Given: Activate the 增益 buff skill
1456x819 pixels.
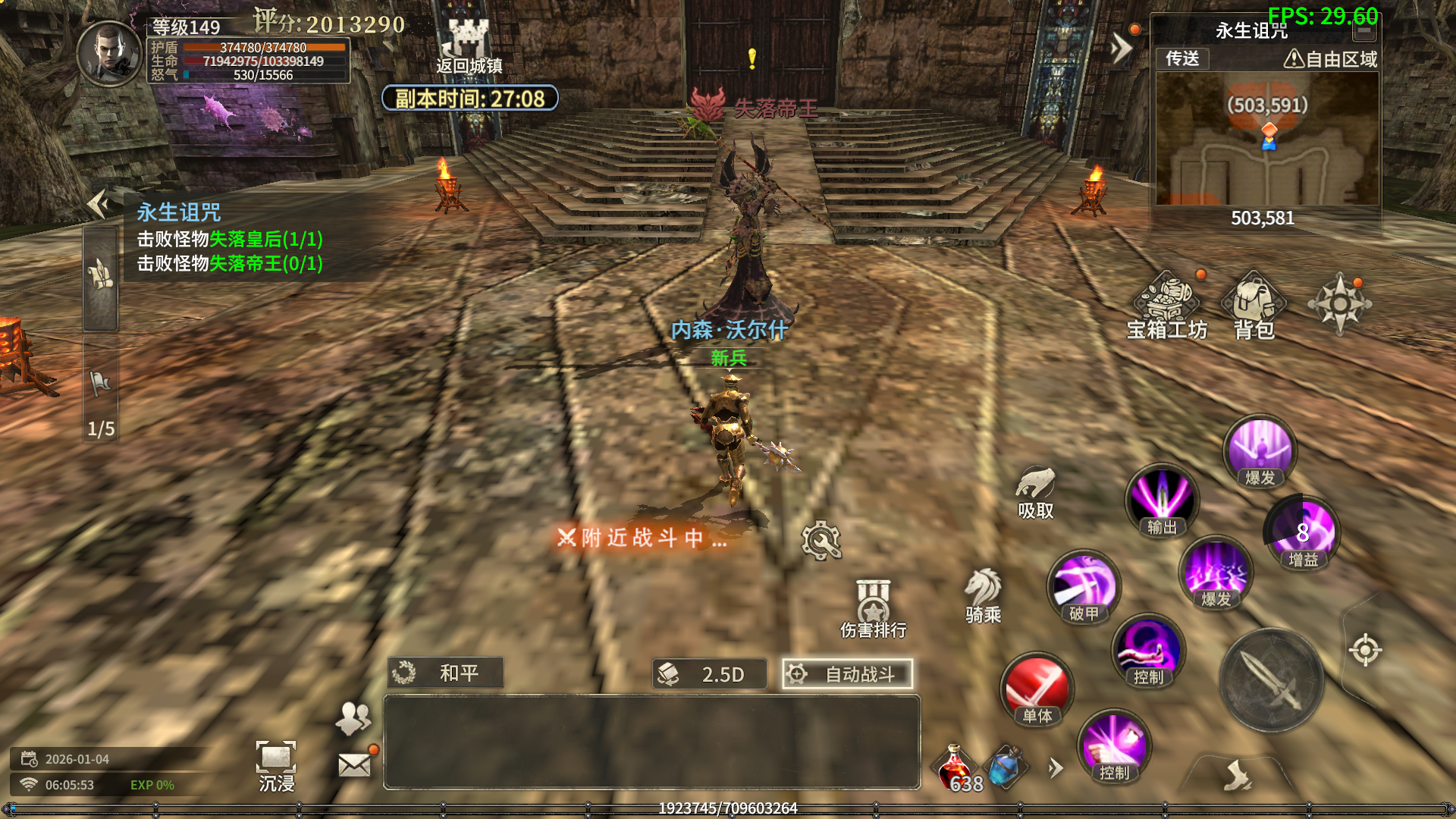Looking at the screenshot, I should pyautogui.click(x=1303, y=532).
